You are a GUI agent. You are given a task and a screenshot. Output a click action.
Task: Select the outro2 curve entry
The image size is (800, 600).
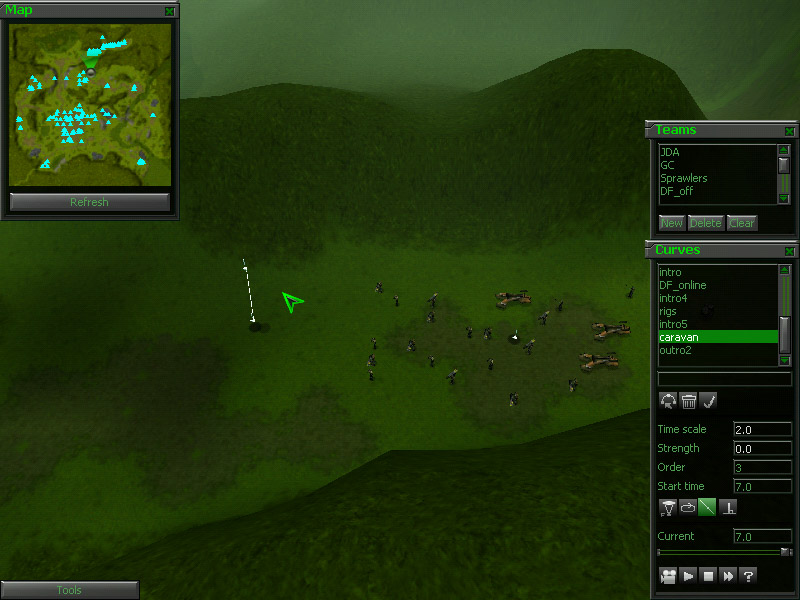675,350
